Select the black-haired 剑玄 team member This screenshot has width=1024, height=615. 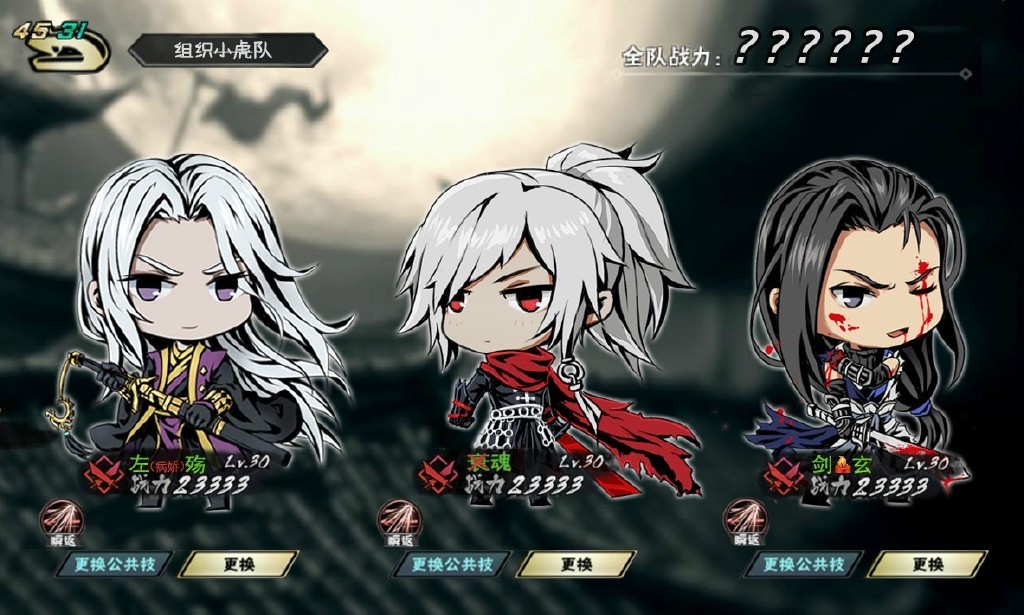[860, 320]
